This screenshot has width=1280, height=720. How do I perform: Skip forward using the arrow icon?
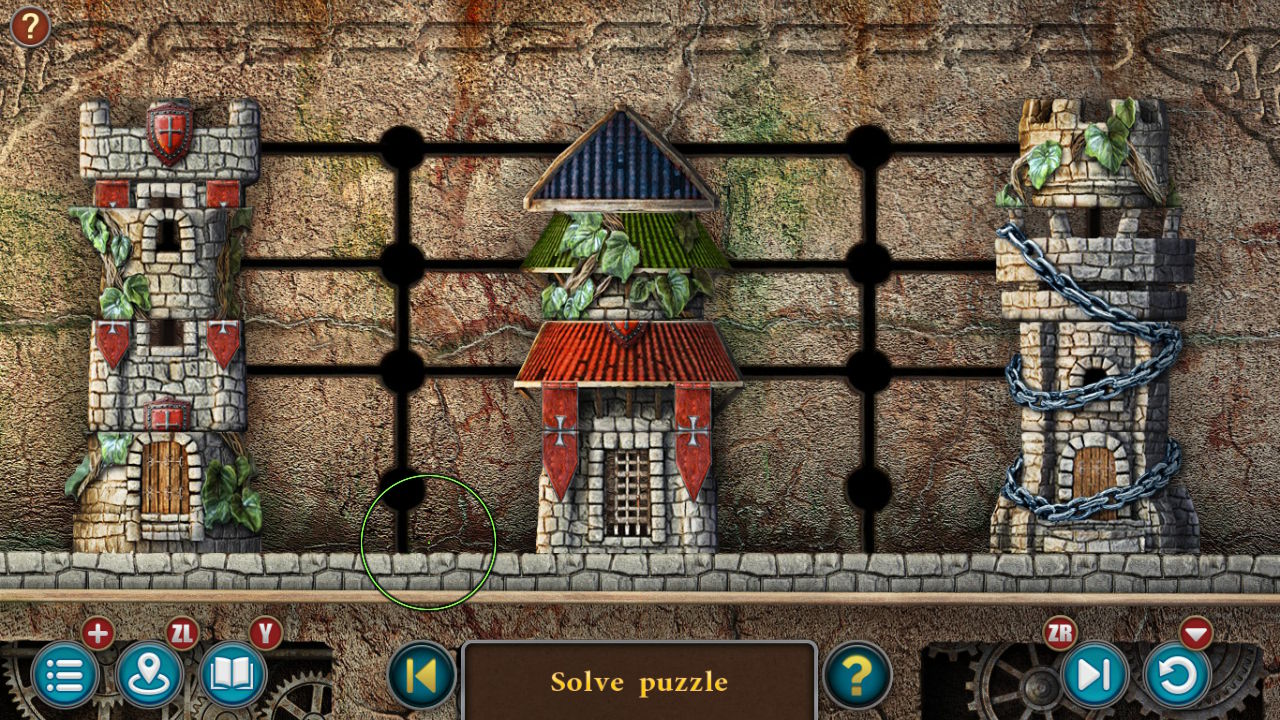1092,676
